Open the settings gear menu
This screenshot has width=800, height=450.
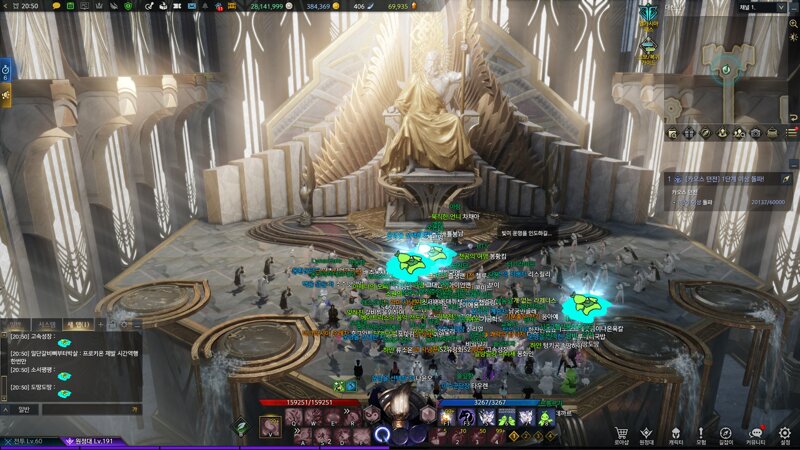[784, 433]
